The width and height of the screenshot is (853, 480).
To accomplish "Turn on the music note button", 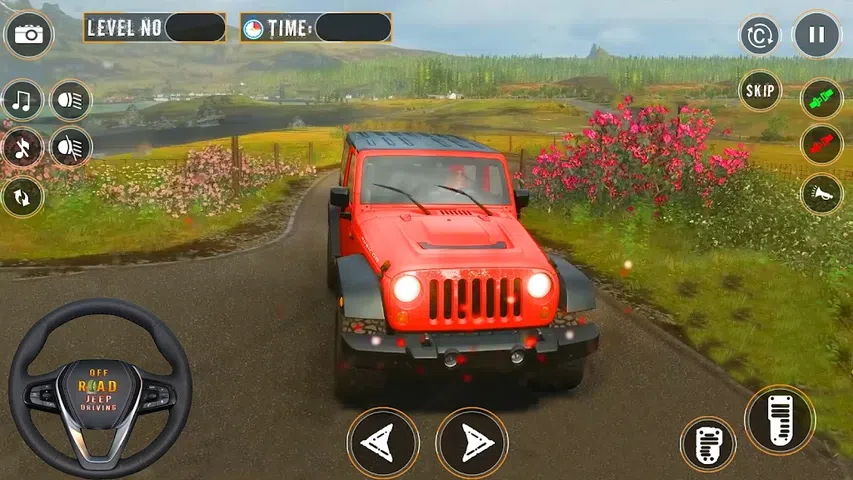I will click(22, 100).
